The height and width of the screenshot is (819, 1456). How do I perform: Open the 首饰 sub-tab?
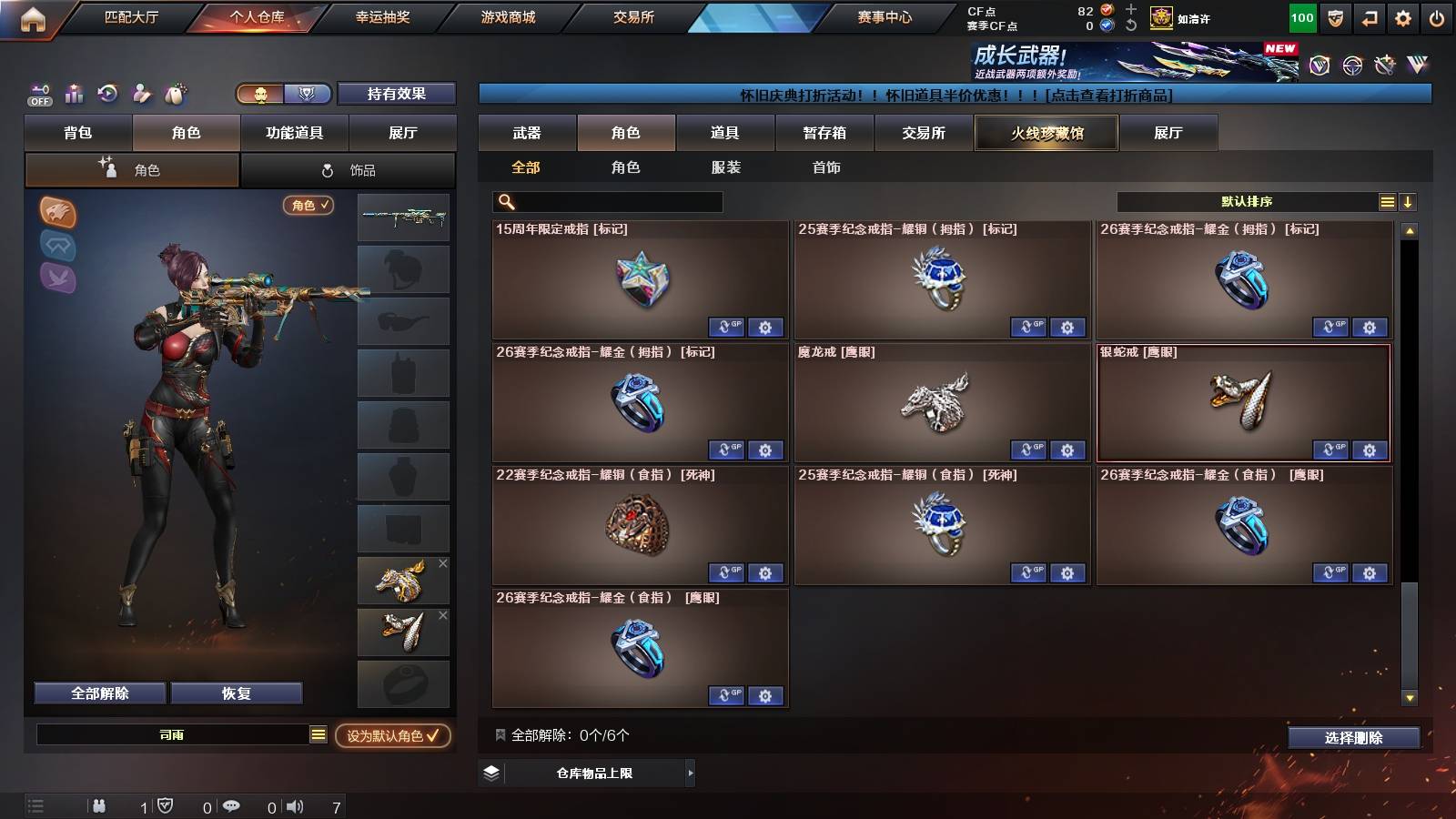click(x=825, y=167)
